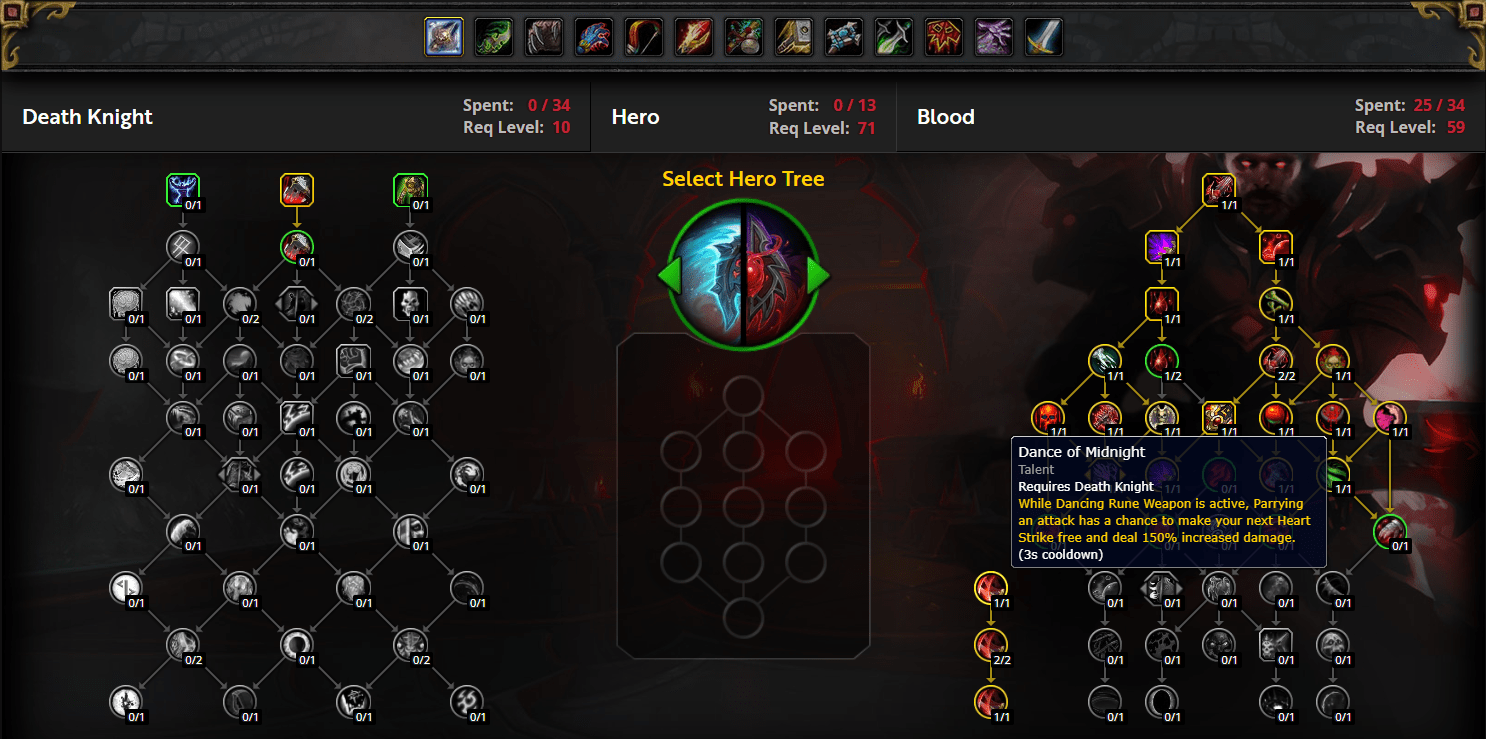
Task: Click the Shaman class icon
Action: (x=943, y=37)
